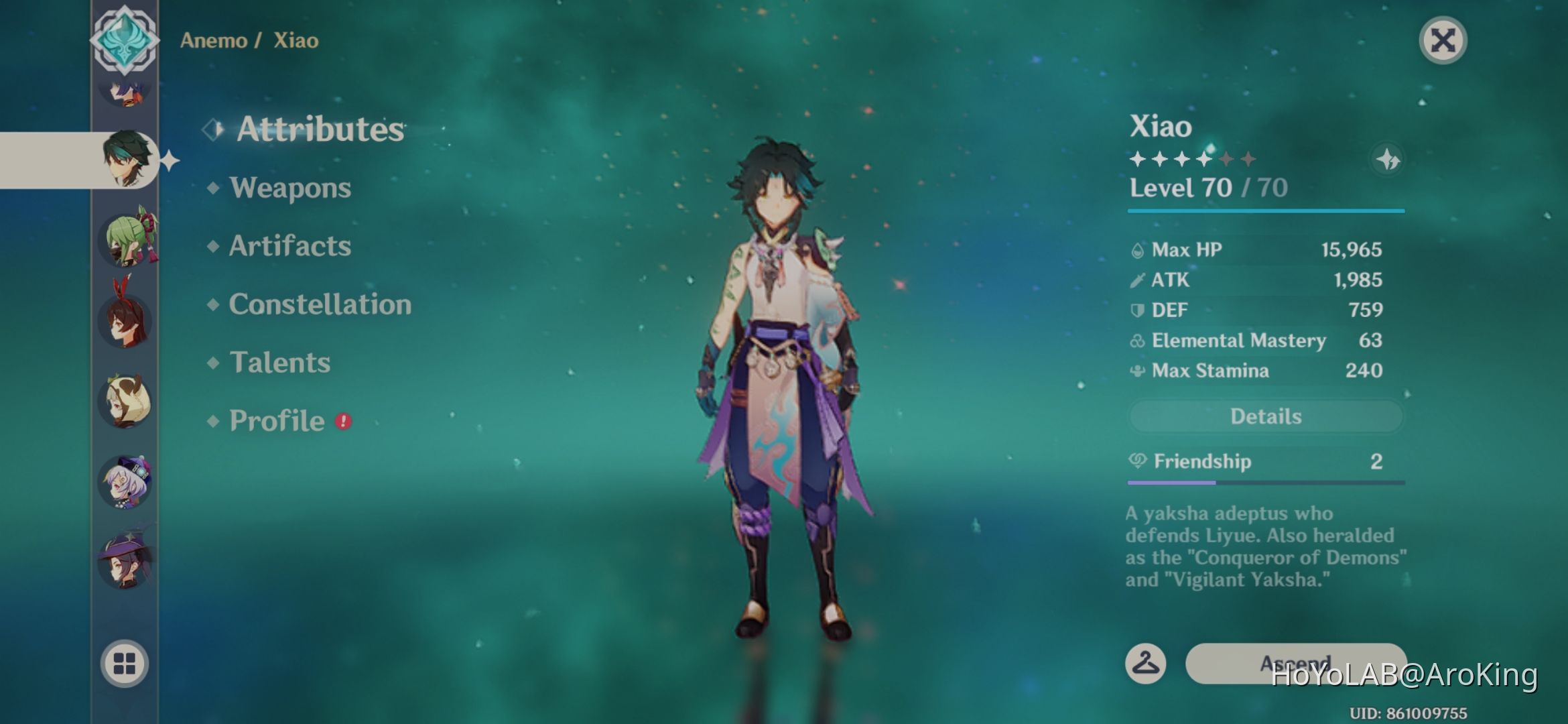The image size is (1568, 724).
Task: Open the Details panel
Action: click(1264, 416)
